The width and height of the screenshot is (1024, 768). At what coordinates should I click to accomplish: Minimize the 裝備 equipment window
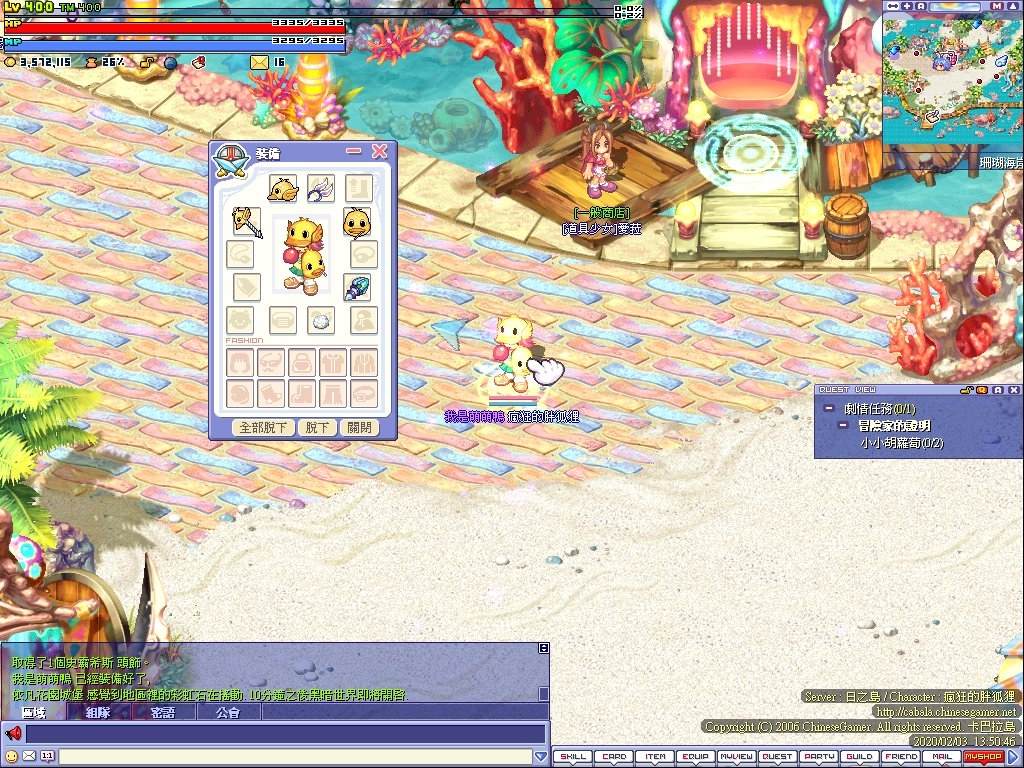[353, 151]
